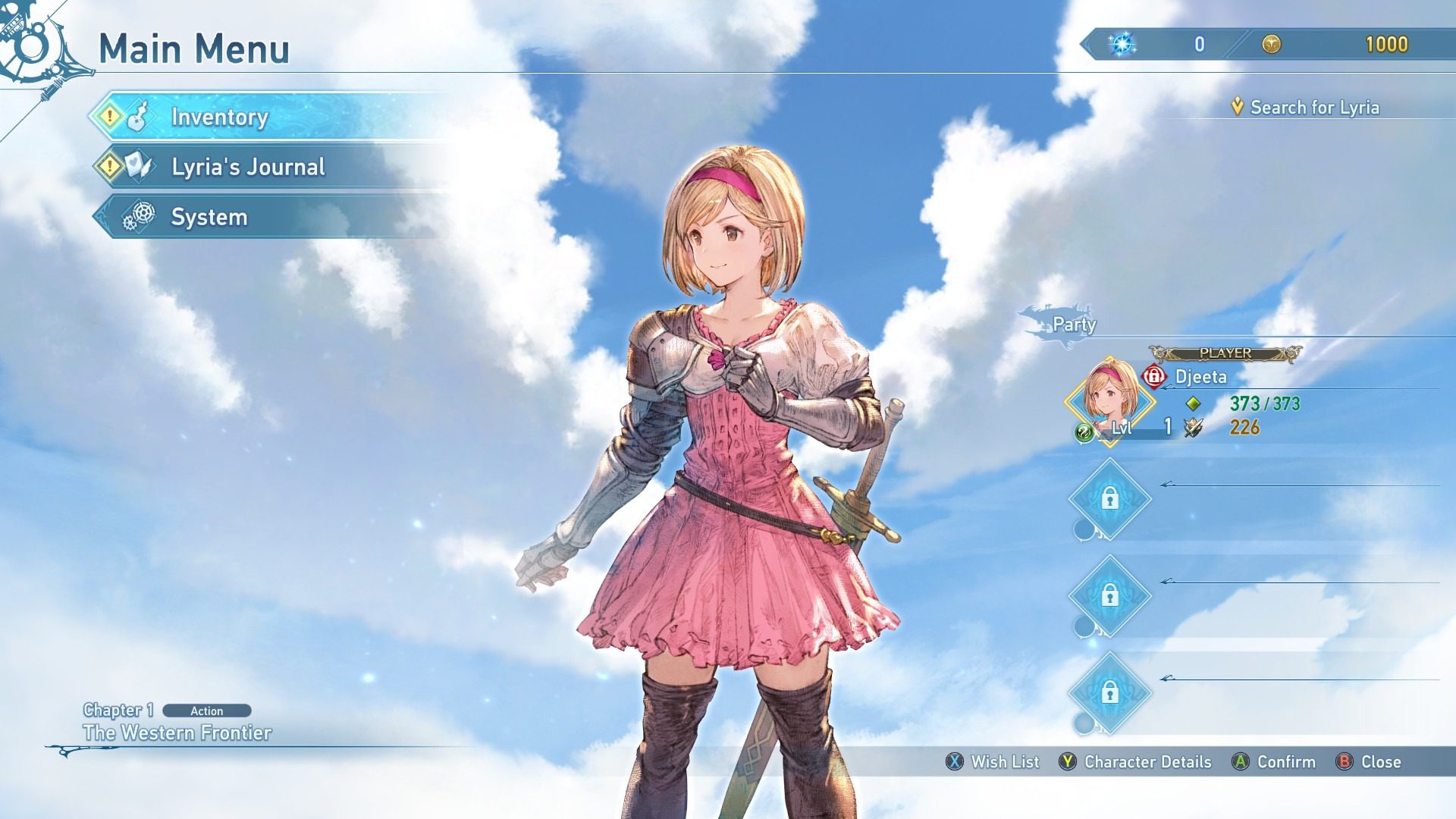Show the Search for Lyria objective
The width and height of the screenshot is (1456, 819).
click(1313, 108)
